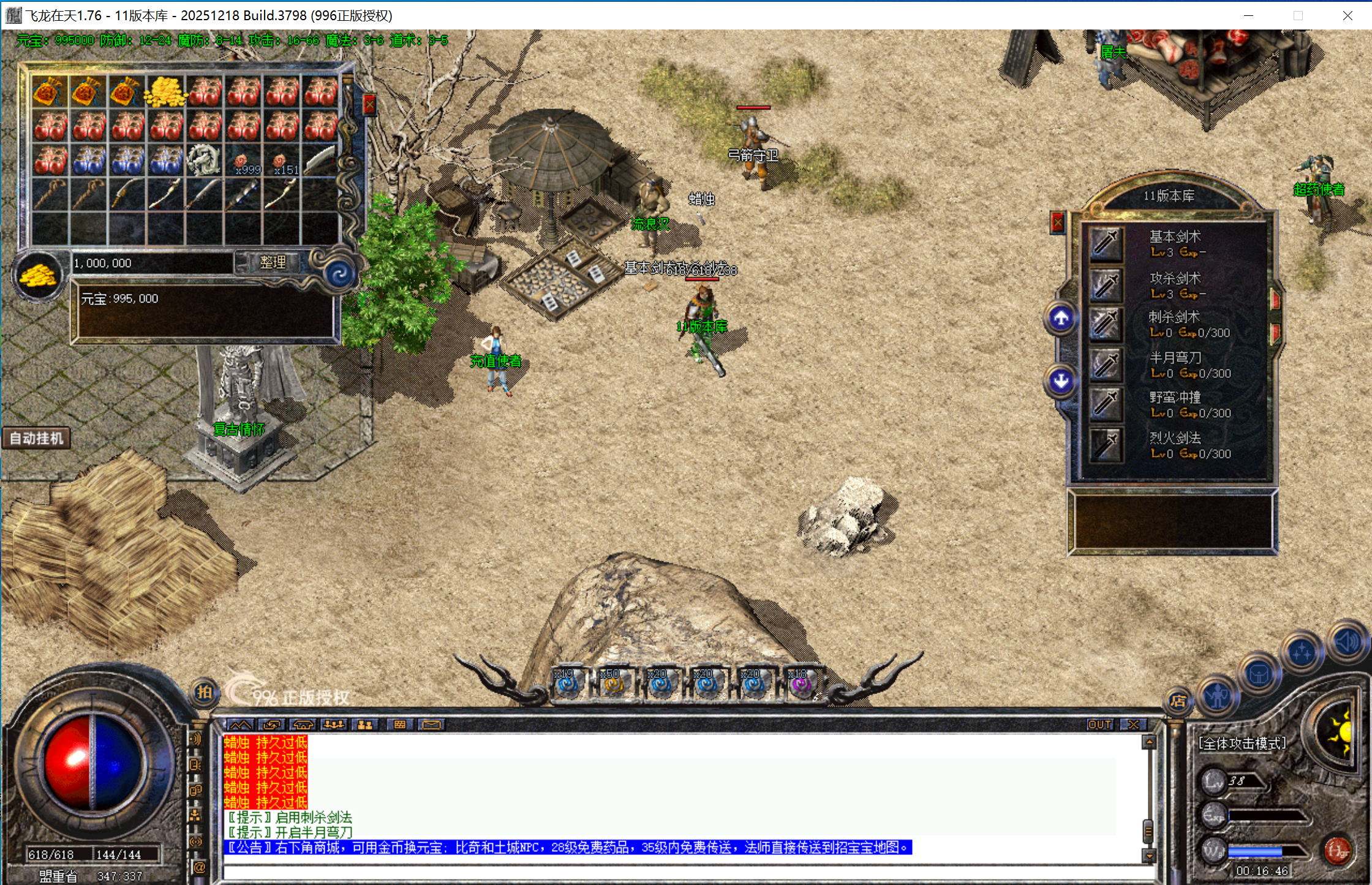Close the inventory bag window
The image size is (1372, 885).
coord(369,105)
